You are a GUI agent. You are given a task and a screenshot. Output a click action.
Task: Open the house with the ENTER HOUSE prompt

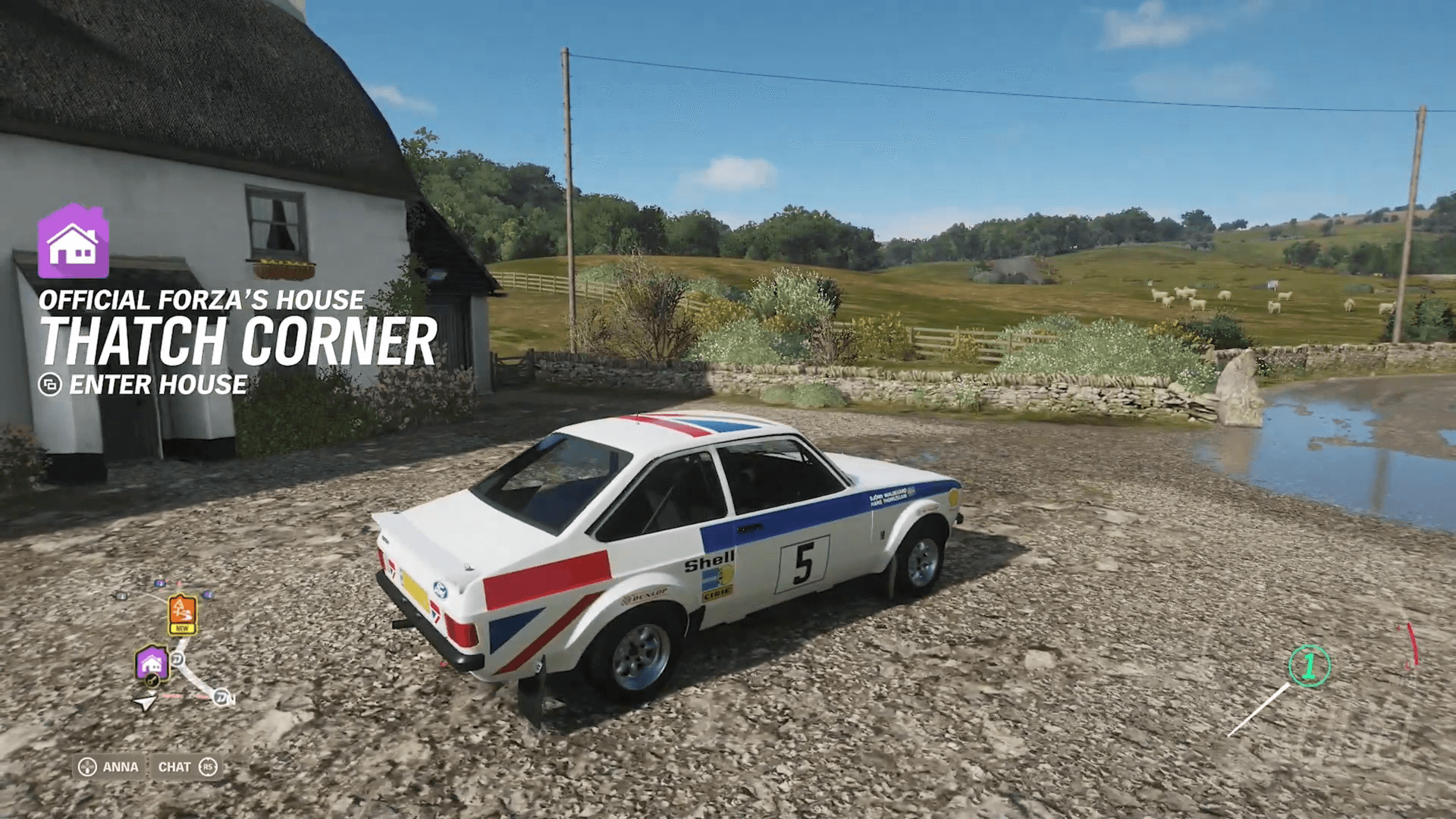(x=155, y=386)
